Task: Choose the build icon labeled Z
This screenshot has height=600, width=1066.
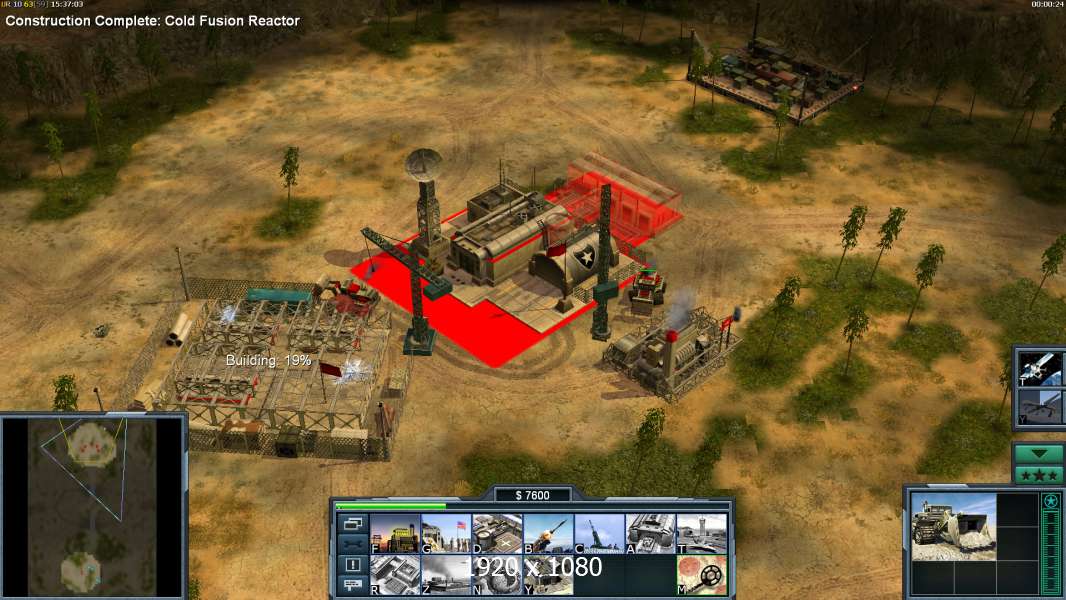Action: tap(446, 575)
